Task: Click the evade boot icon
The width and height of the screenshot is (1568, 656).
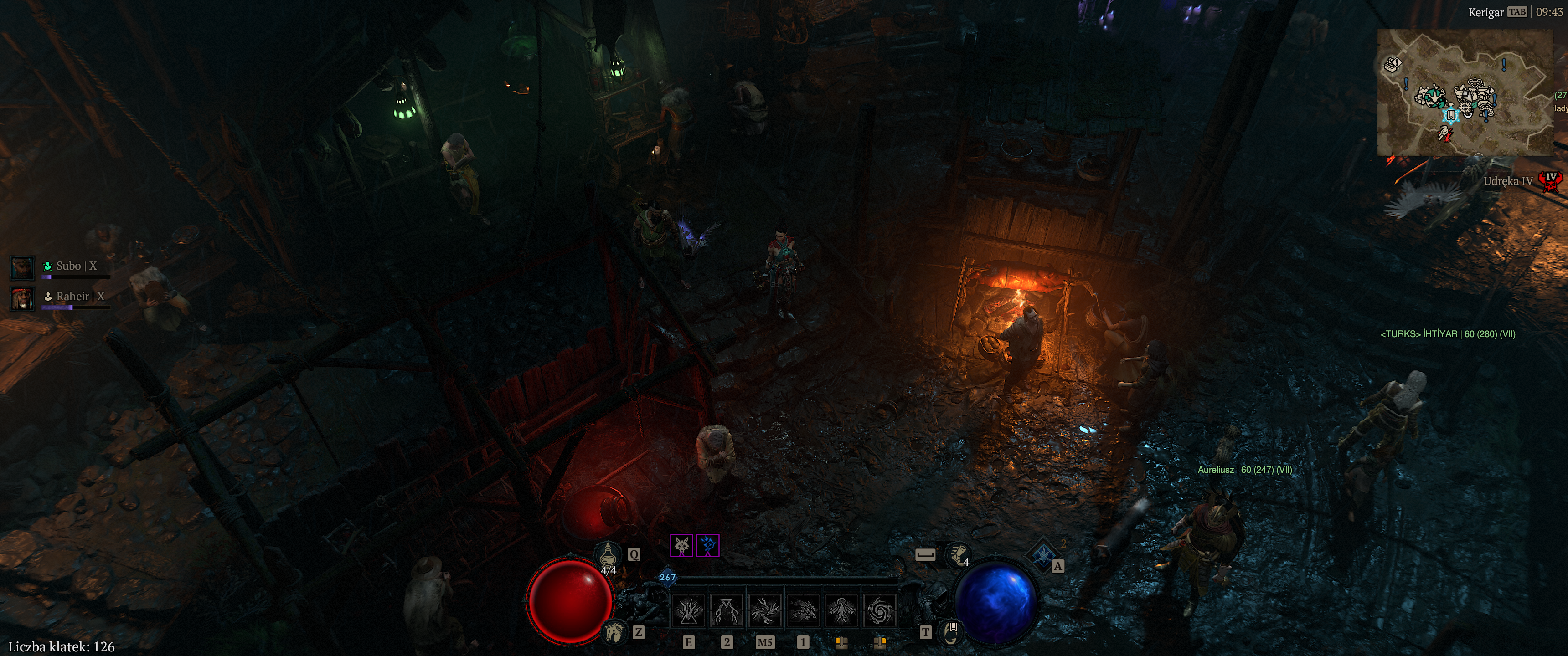Action: [959, 554]
